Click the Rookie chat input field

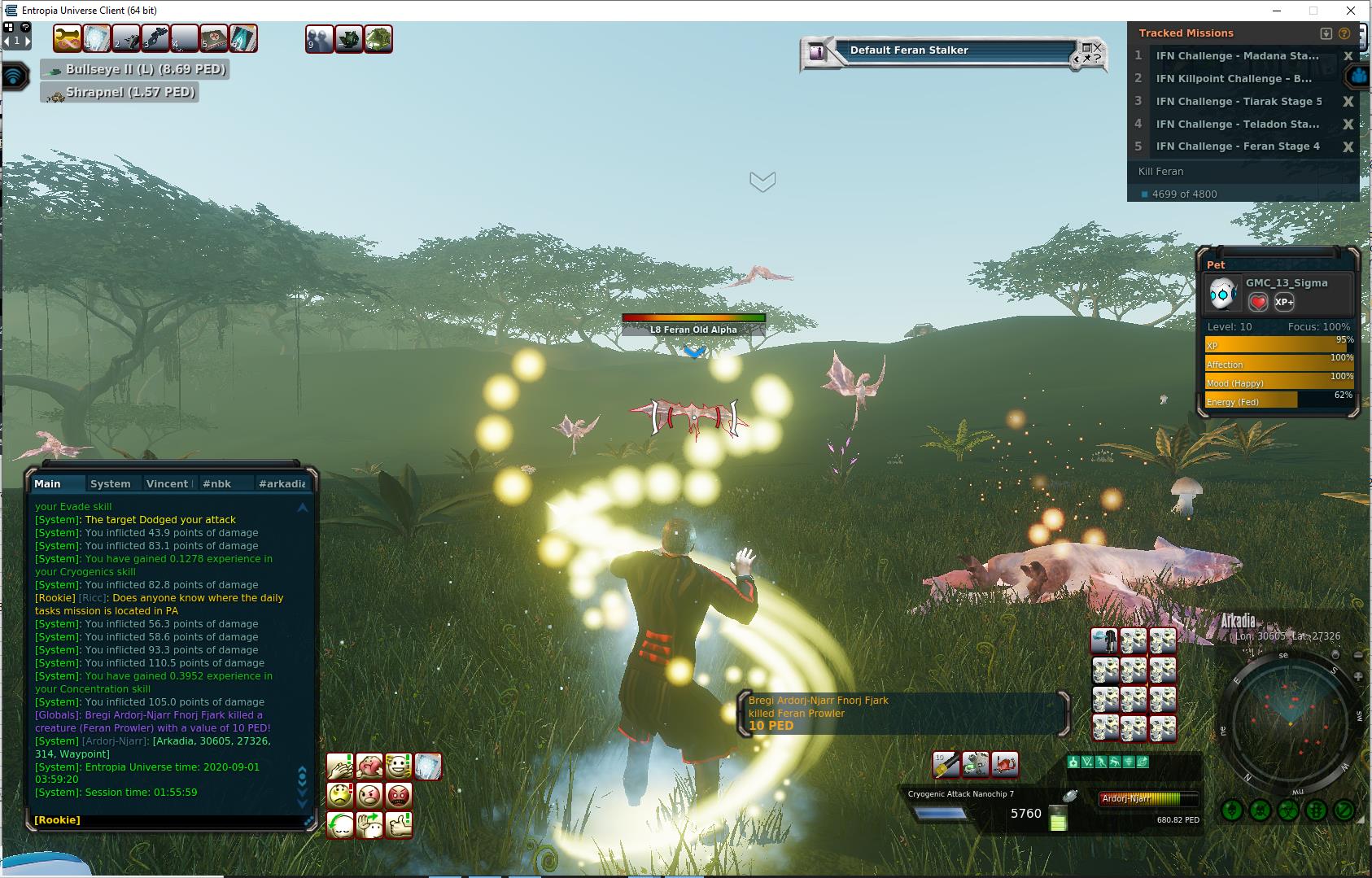coord(163,819)
